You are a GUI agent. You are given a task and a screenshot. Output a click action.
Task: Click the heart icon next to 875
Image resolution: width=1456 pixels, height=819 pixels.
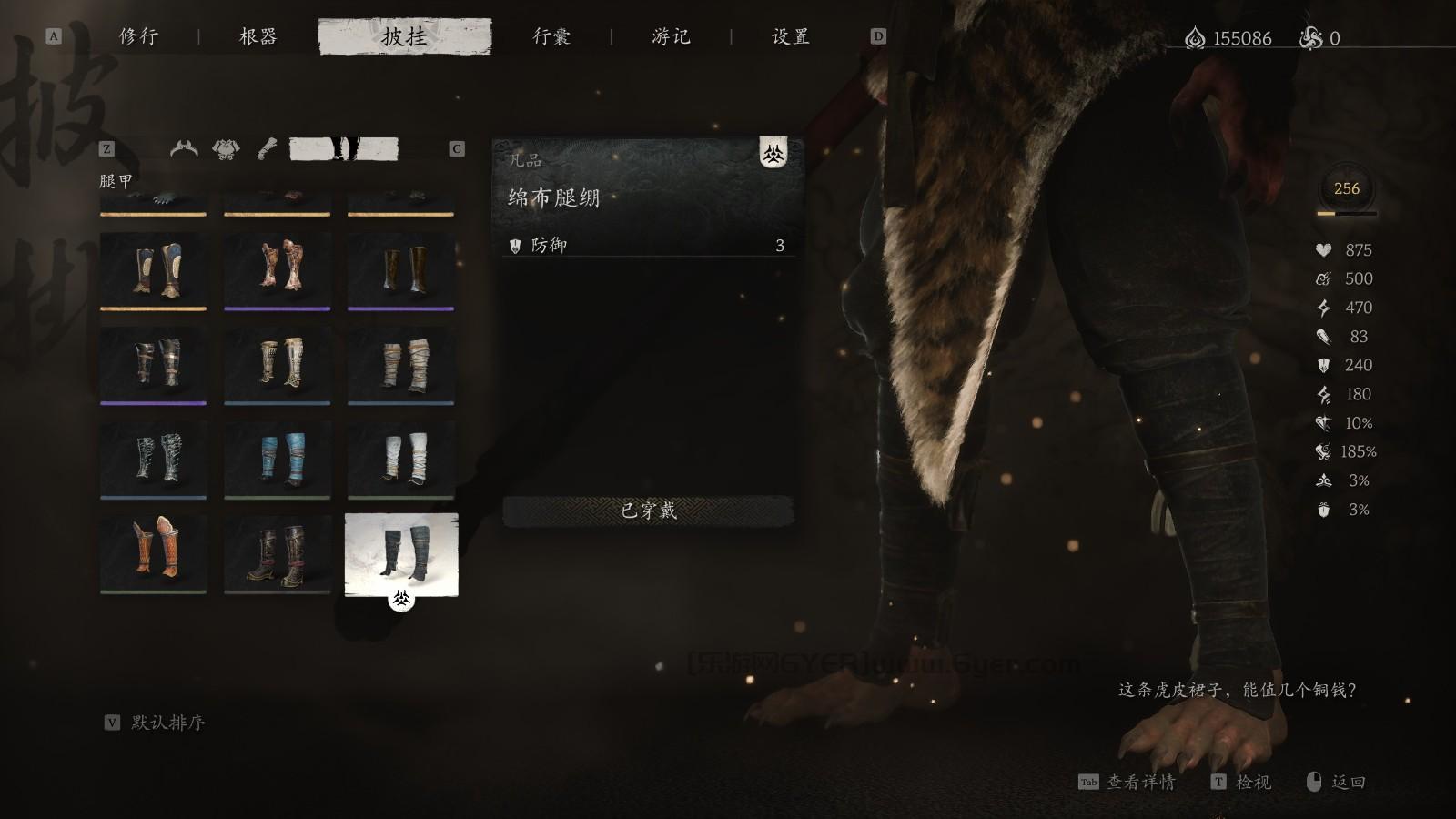pos(1324,250)
